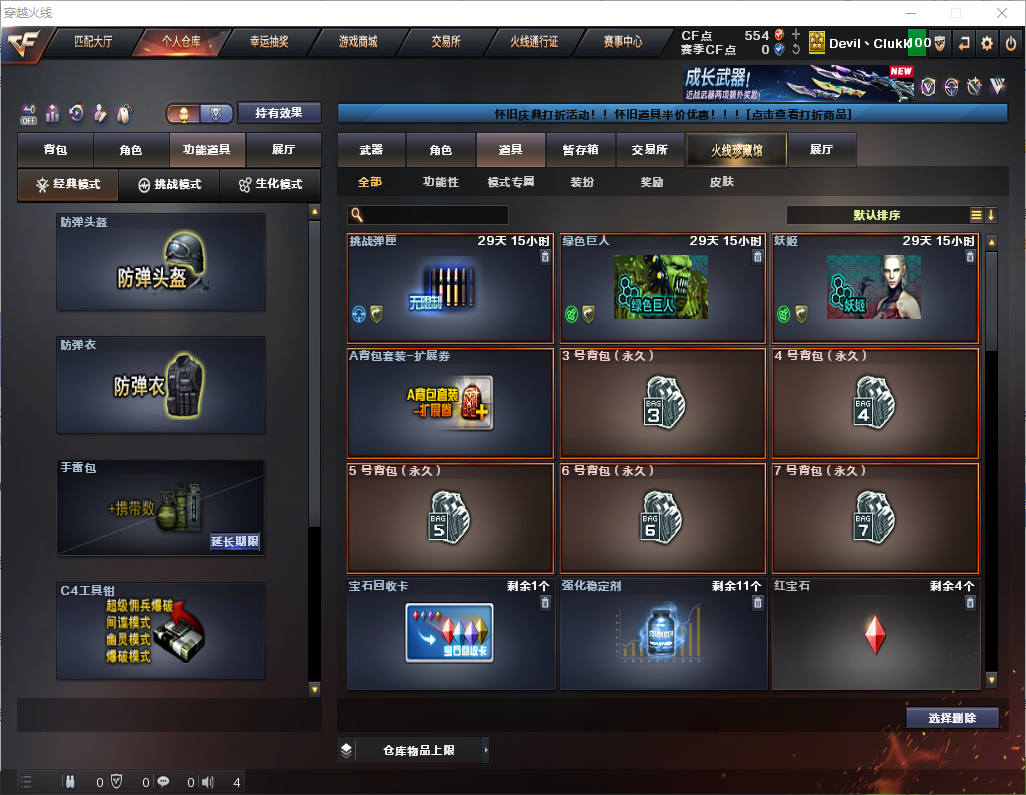Open the 匹配大厅 lobby tab
The width and height of the screenshot is (1026, 795).
tap(93, 43)
